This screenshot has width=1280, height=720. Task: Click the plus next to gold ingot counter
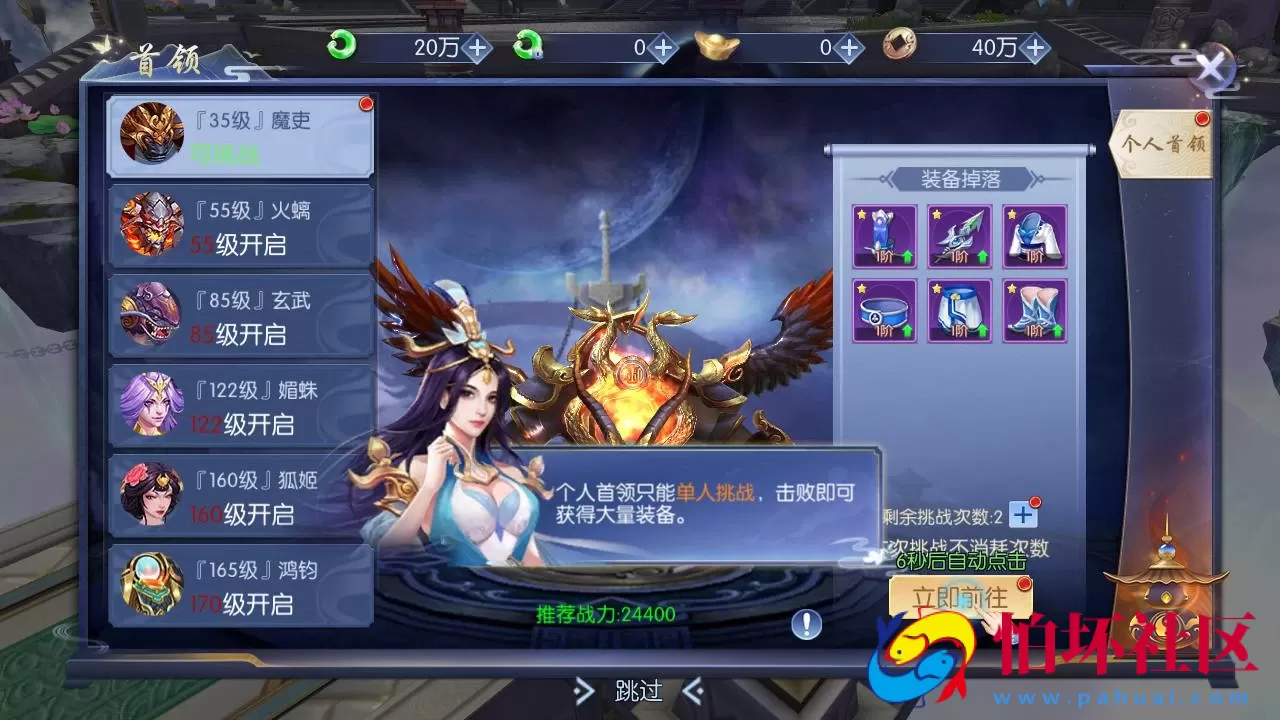click(849, 46)
